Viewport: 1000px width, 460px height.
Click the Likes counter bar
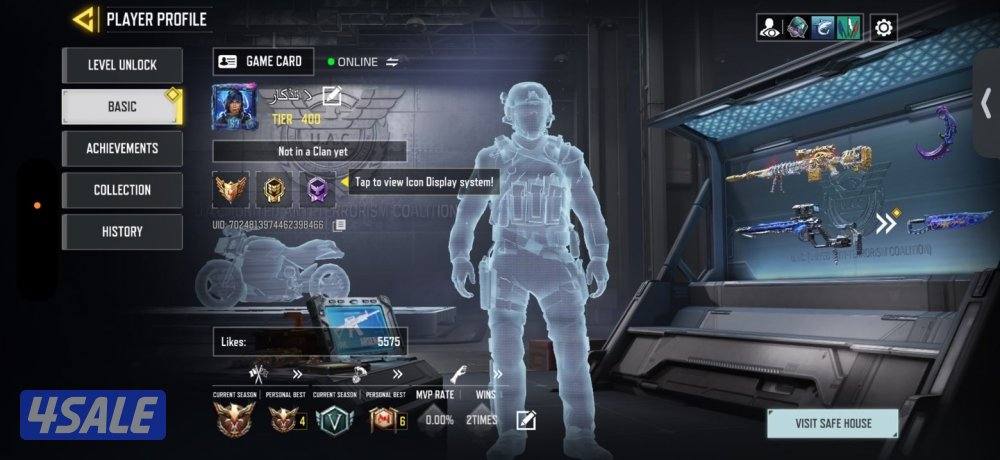click(x=309, y=341)
